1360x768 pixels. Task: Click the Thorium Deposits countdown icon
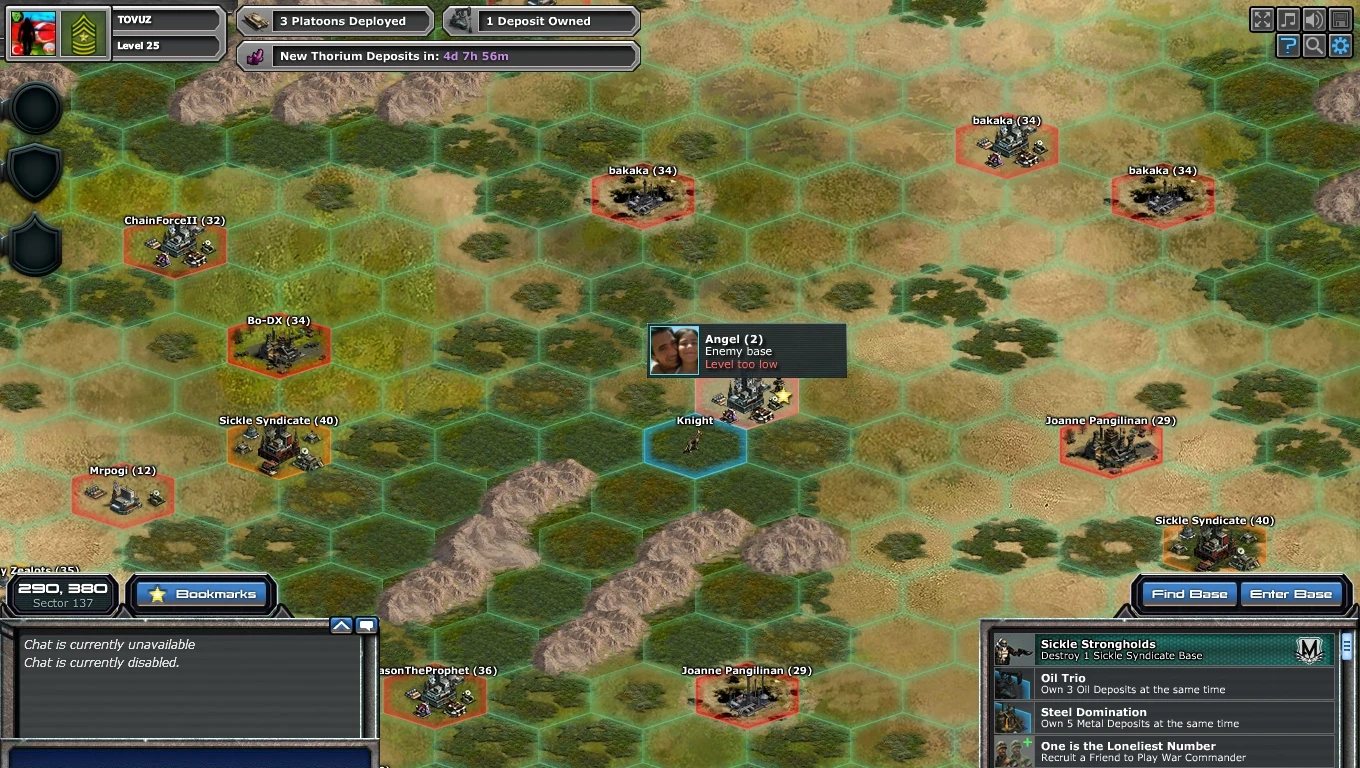pyautogui.click(x=255, y=55)
